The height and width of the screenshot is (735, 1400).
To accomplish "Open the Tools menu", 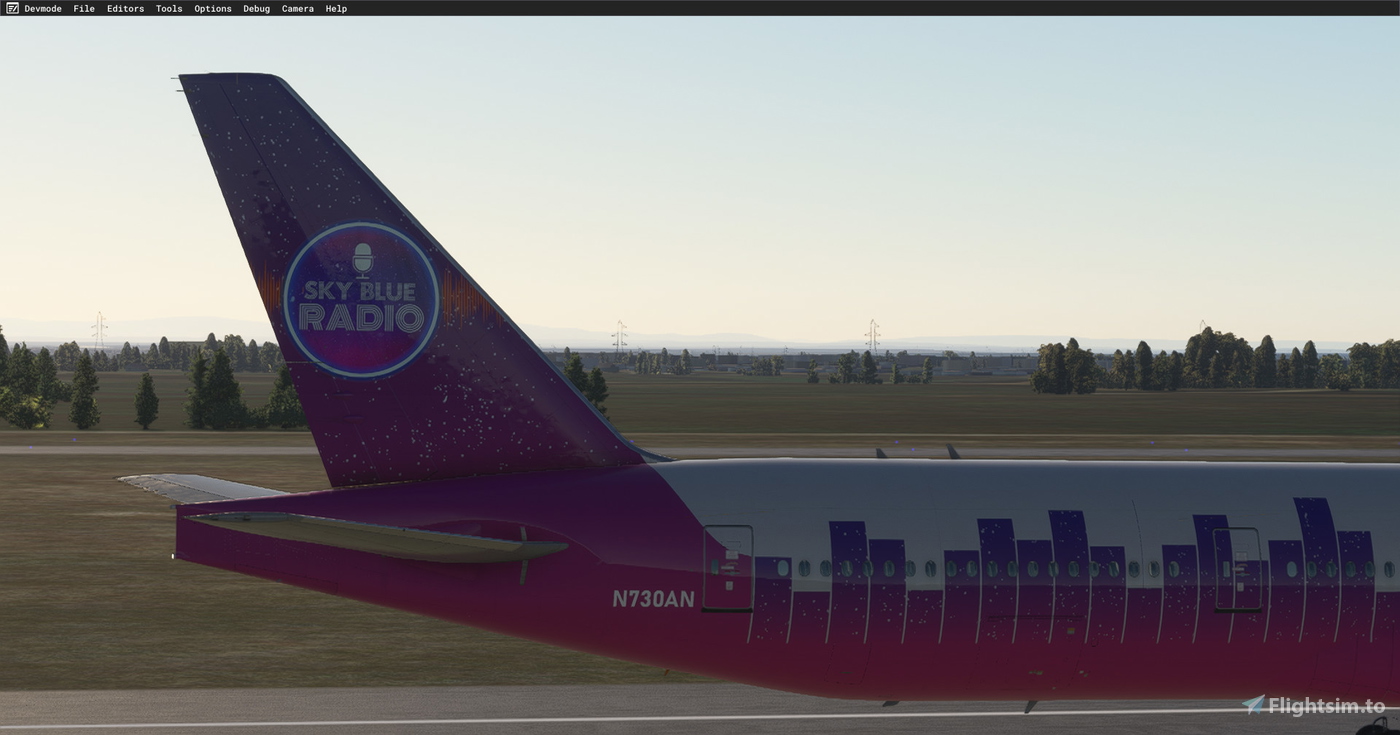I will [168, 8].
